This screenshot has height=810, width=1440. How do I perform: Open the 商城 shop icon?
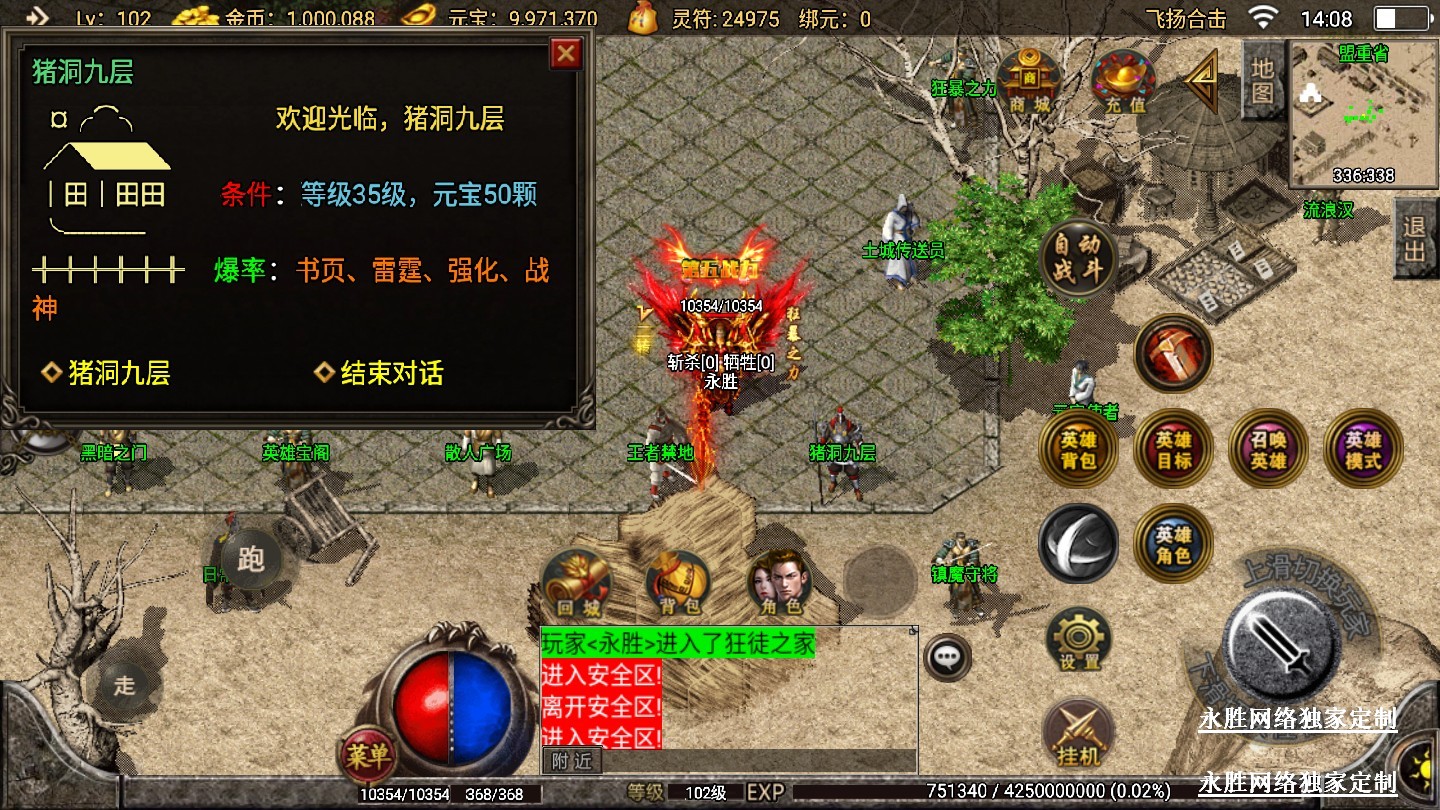pos(1030,81)
